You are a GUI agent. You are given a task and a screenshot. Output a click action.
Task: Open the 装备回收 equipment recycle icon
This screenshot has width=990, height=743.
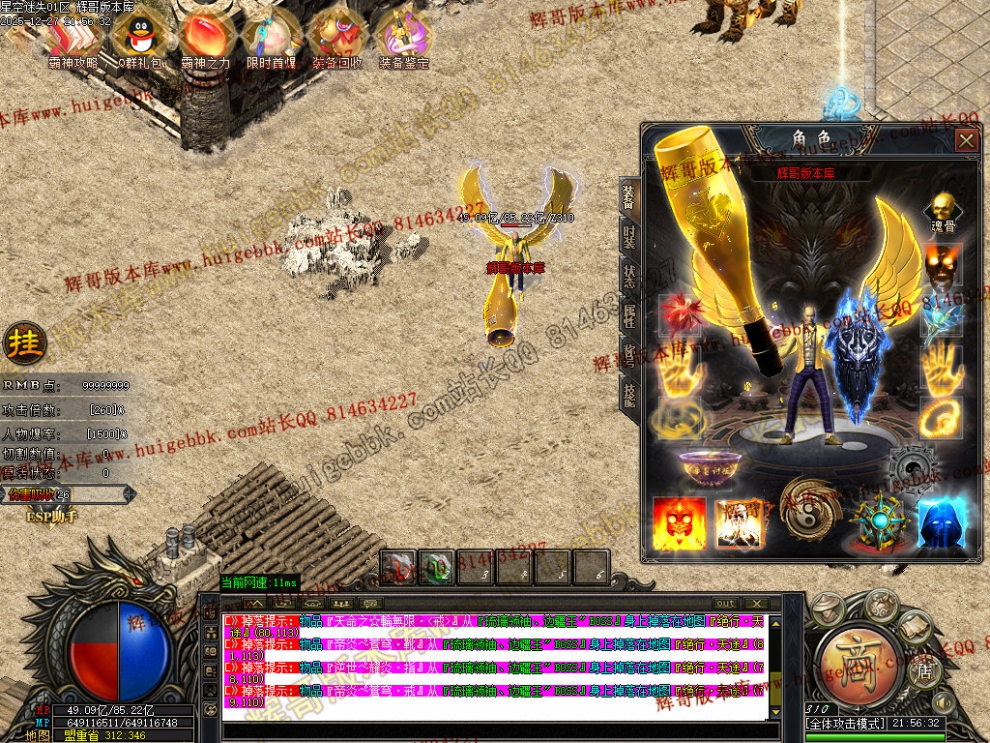click(x=337, y=37)
